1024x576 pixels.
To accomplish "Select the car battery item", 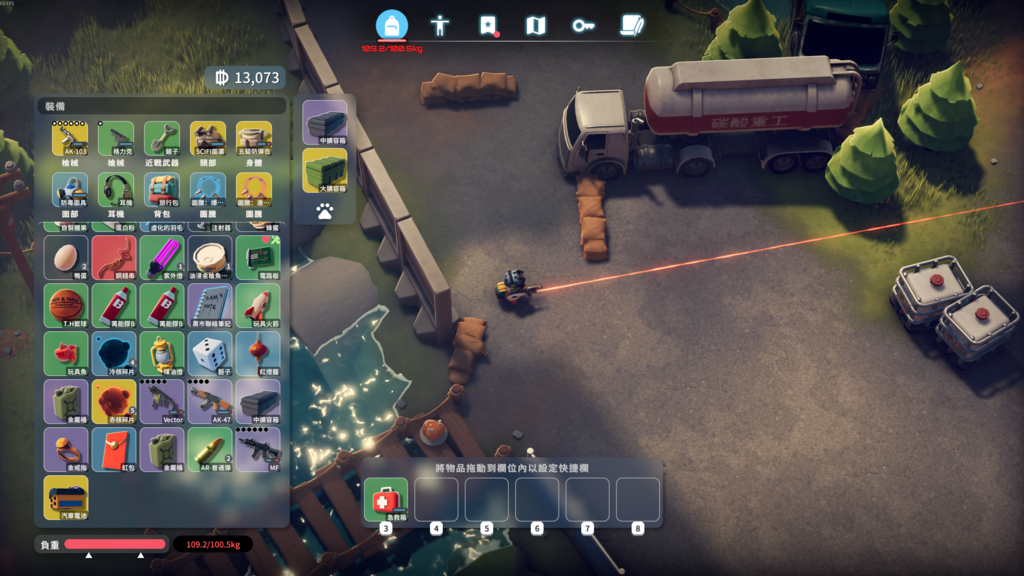I will [x=66, y=497].
